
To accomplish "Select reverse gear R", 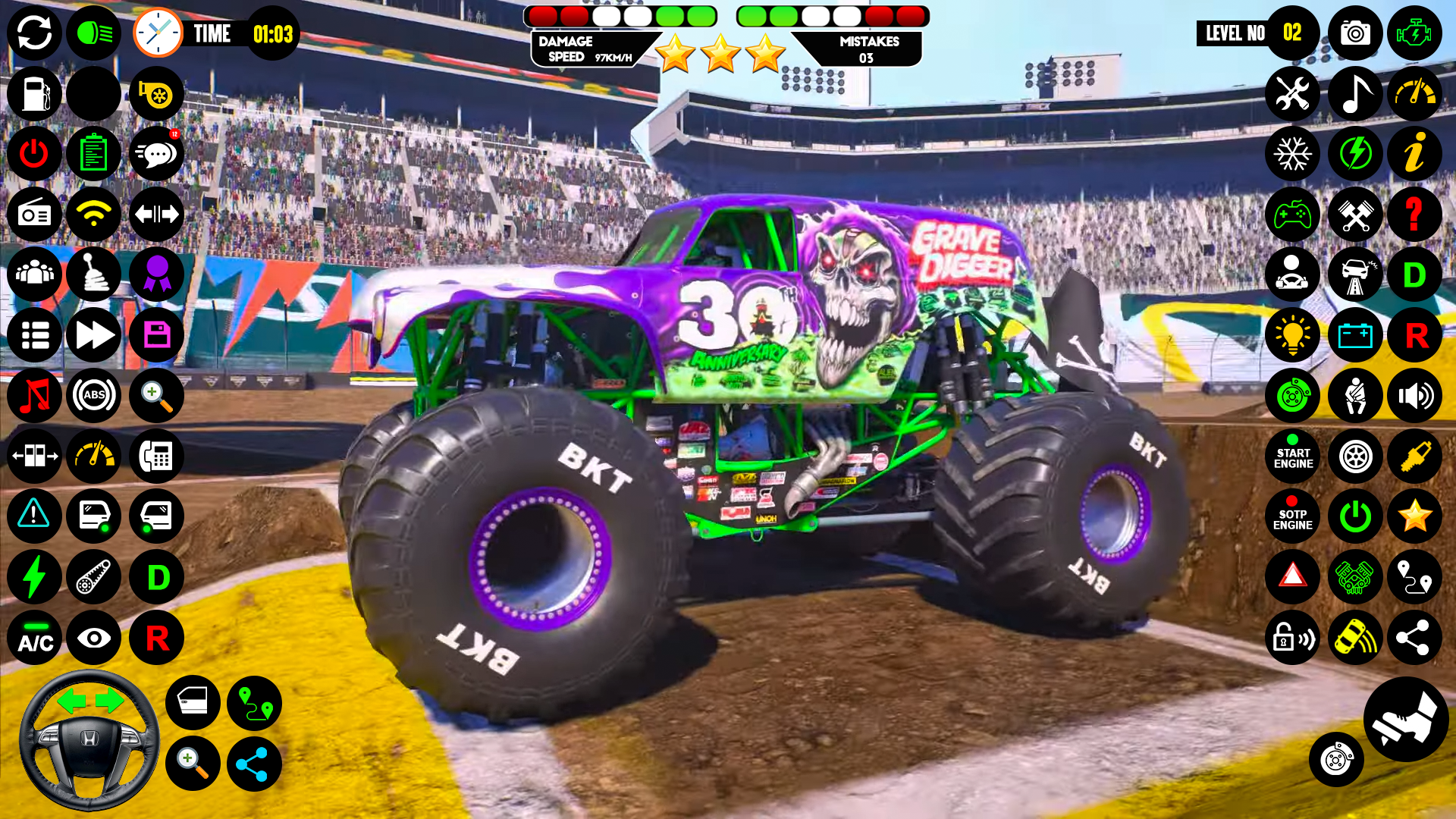I will [1415, 335].
